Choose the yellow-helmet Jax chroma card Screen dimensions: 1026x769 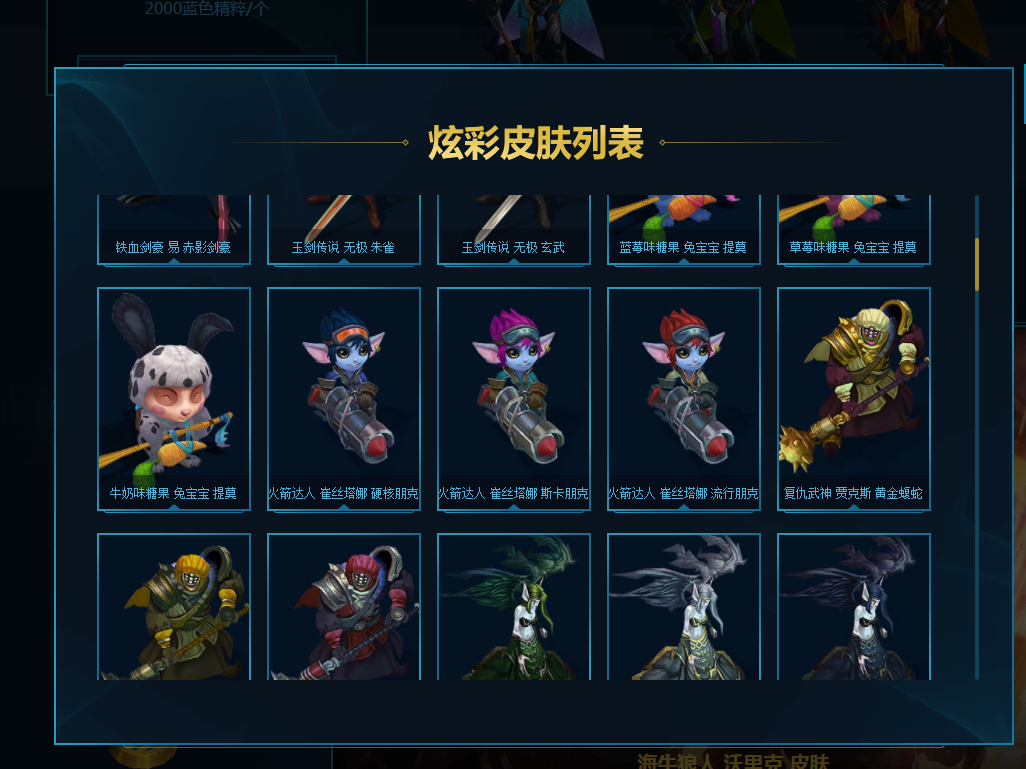173,606
